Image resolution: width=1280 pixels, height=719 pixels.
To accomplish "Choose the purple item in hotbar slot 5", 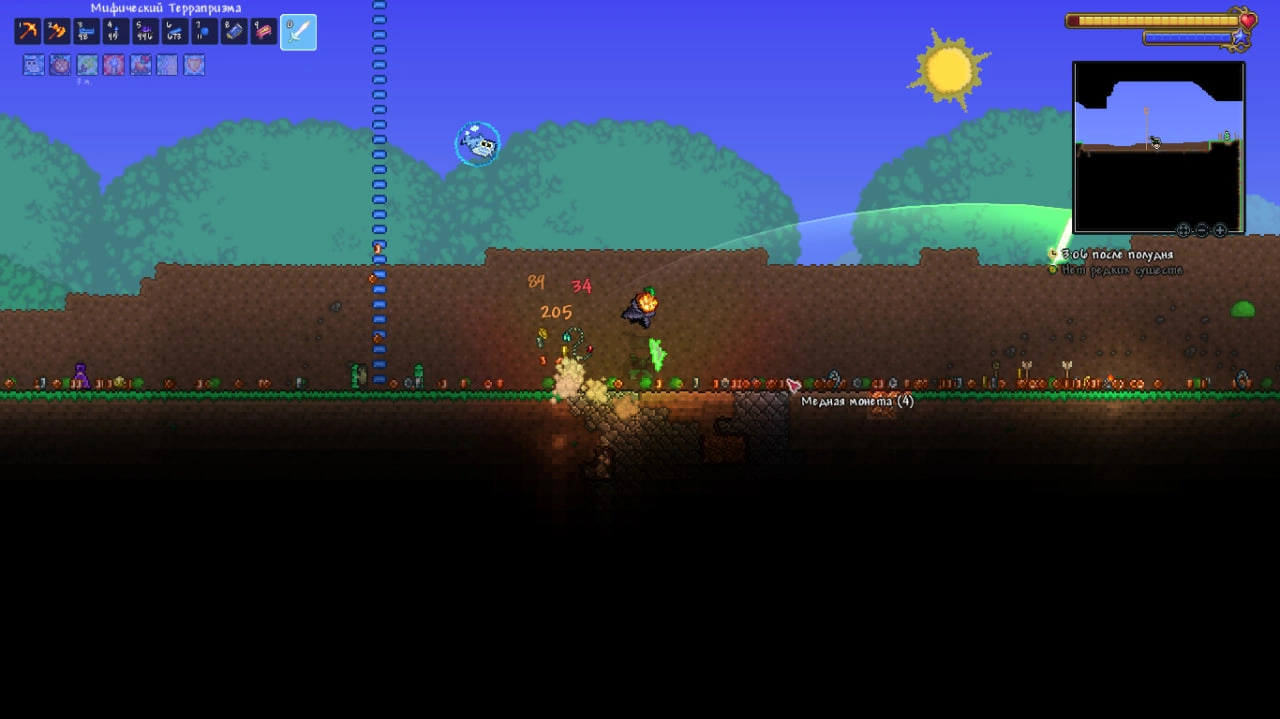I will (x=145, y=32).
